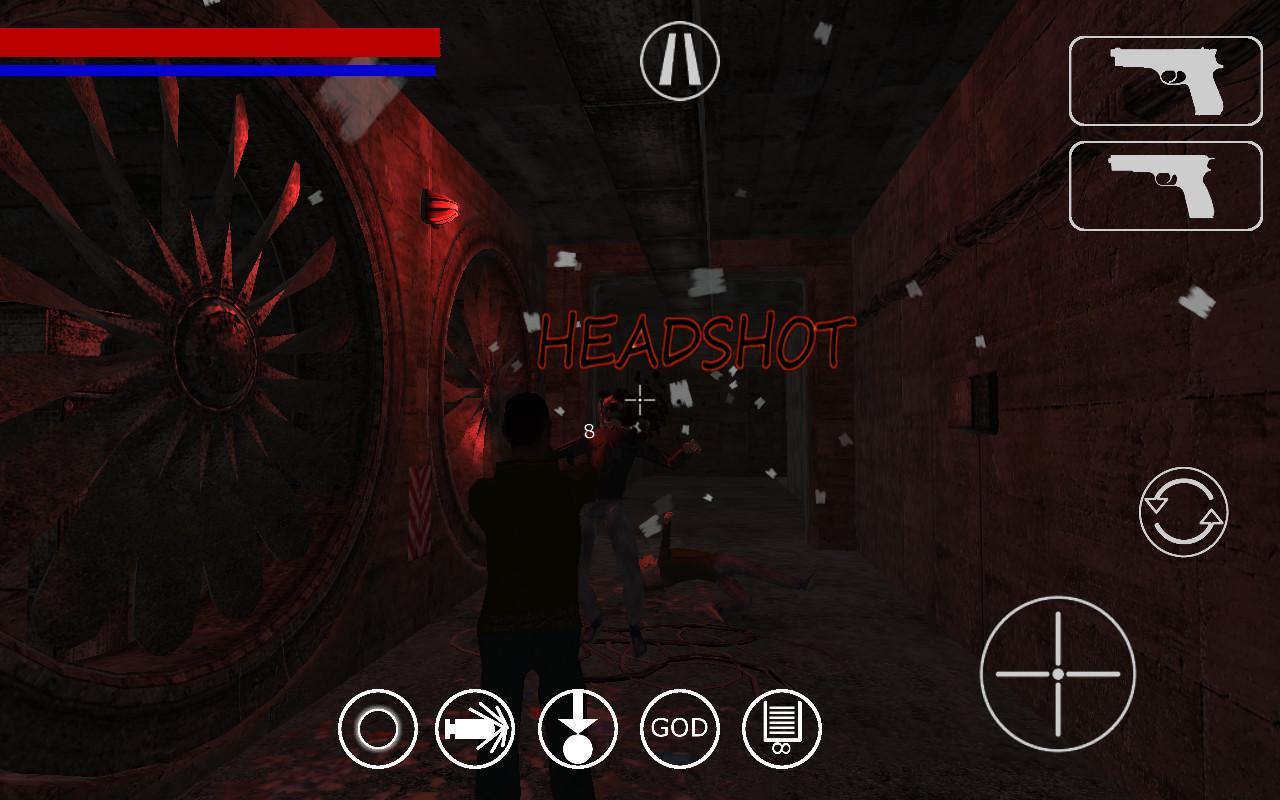Tap the crosshair fire button
The width and height of the screenshot is (1280, 800).
(1057, 674)
